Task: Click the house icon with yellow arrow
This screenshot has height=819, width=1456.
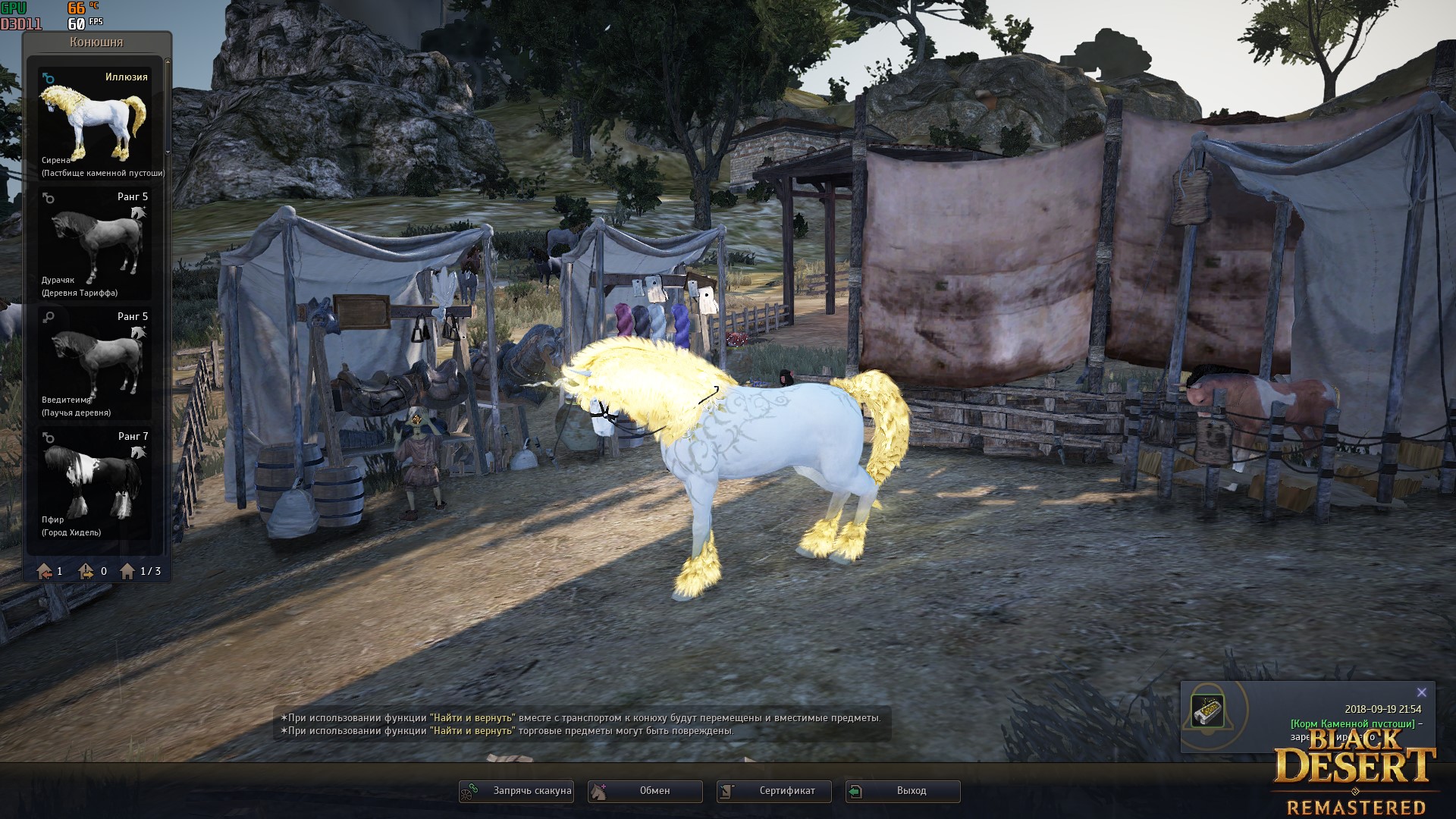Action: 86,571
